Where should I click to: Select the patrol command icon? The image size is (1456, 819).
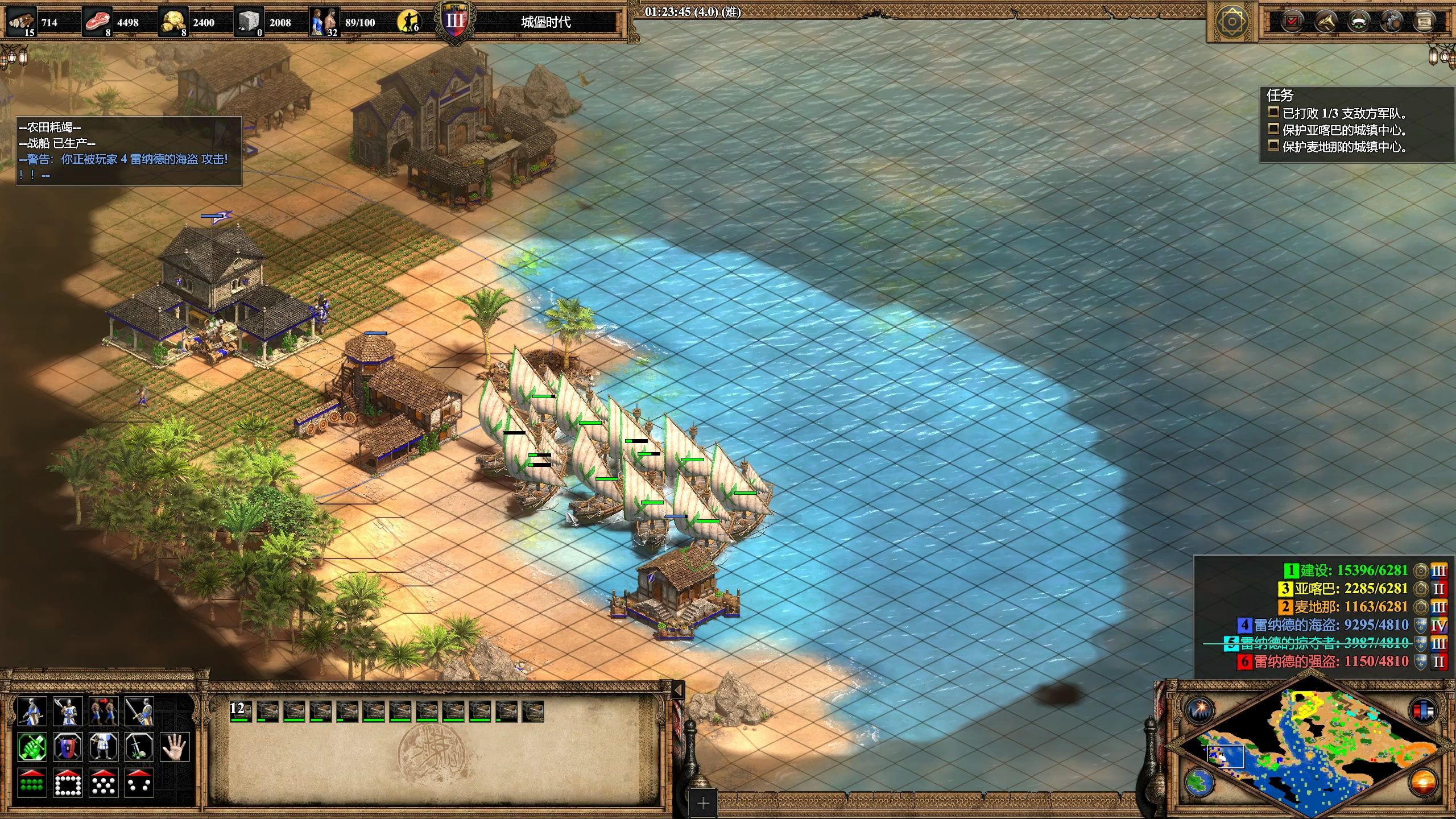point(32,711)
